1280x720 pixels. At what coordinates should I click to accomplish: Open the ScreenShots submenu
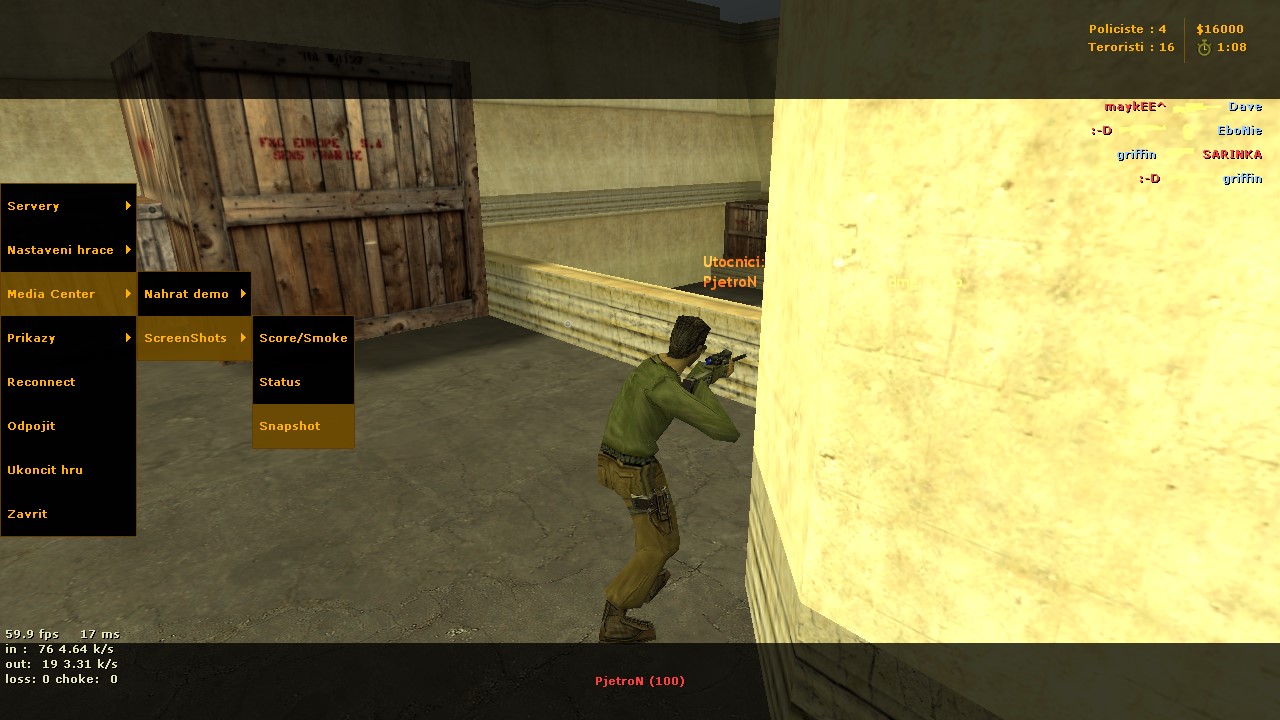click(194, 338)
